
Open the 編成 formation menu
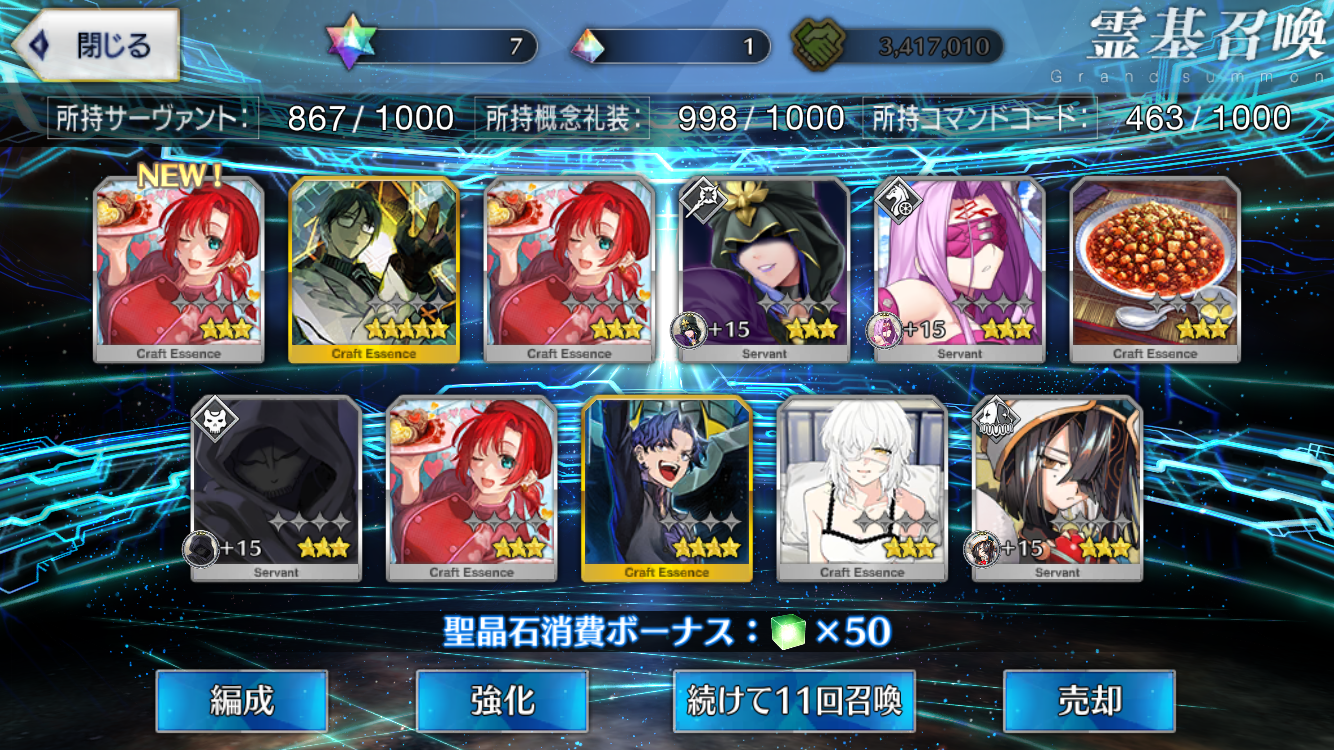(x=241, y=701)
